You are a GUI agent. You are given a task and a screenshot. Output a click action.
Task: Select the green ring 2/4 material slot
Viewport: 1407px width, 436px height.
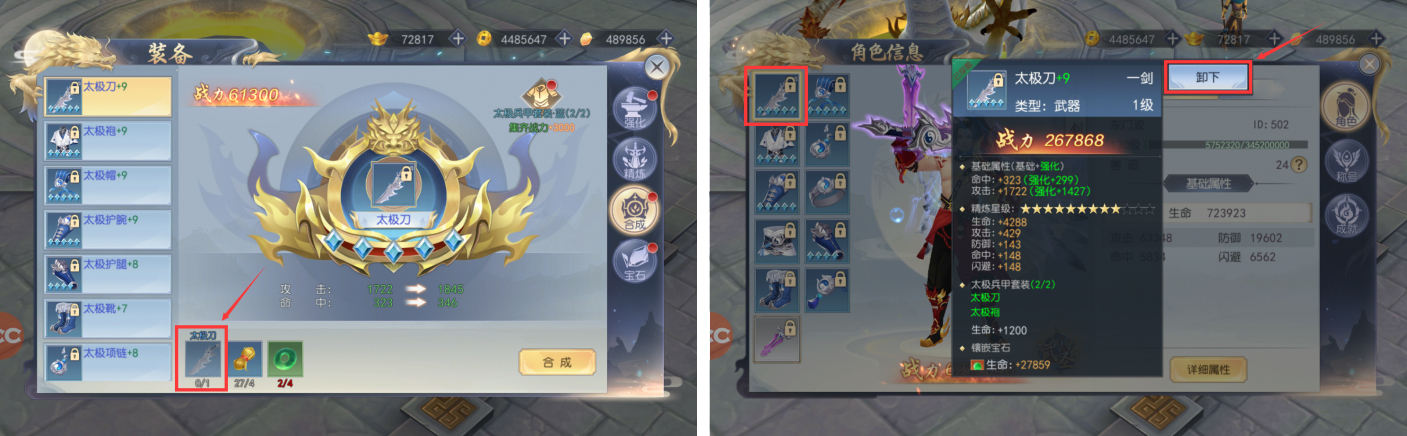pyautogui.click(x=284, y=360)
